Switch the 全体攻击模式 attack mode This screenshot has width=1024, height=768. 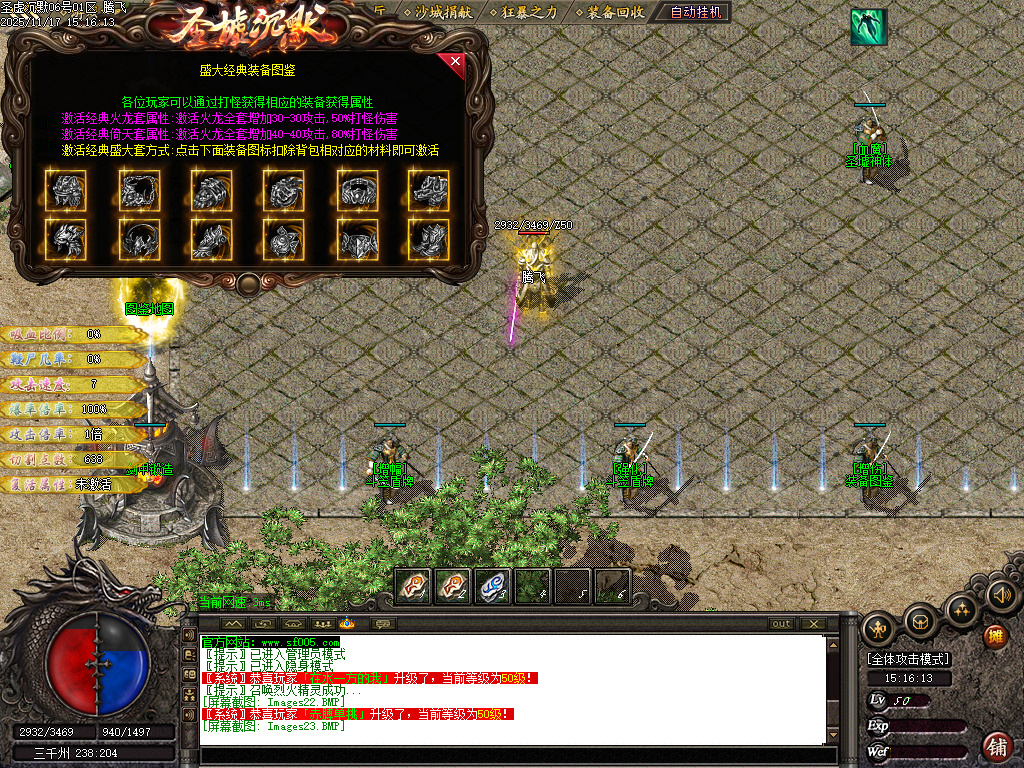coord(908,660)
